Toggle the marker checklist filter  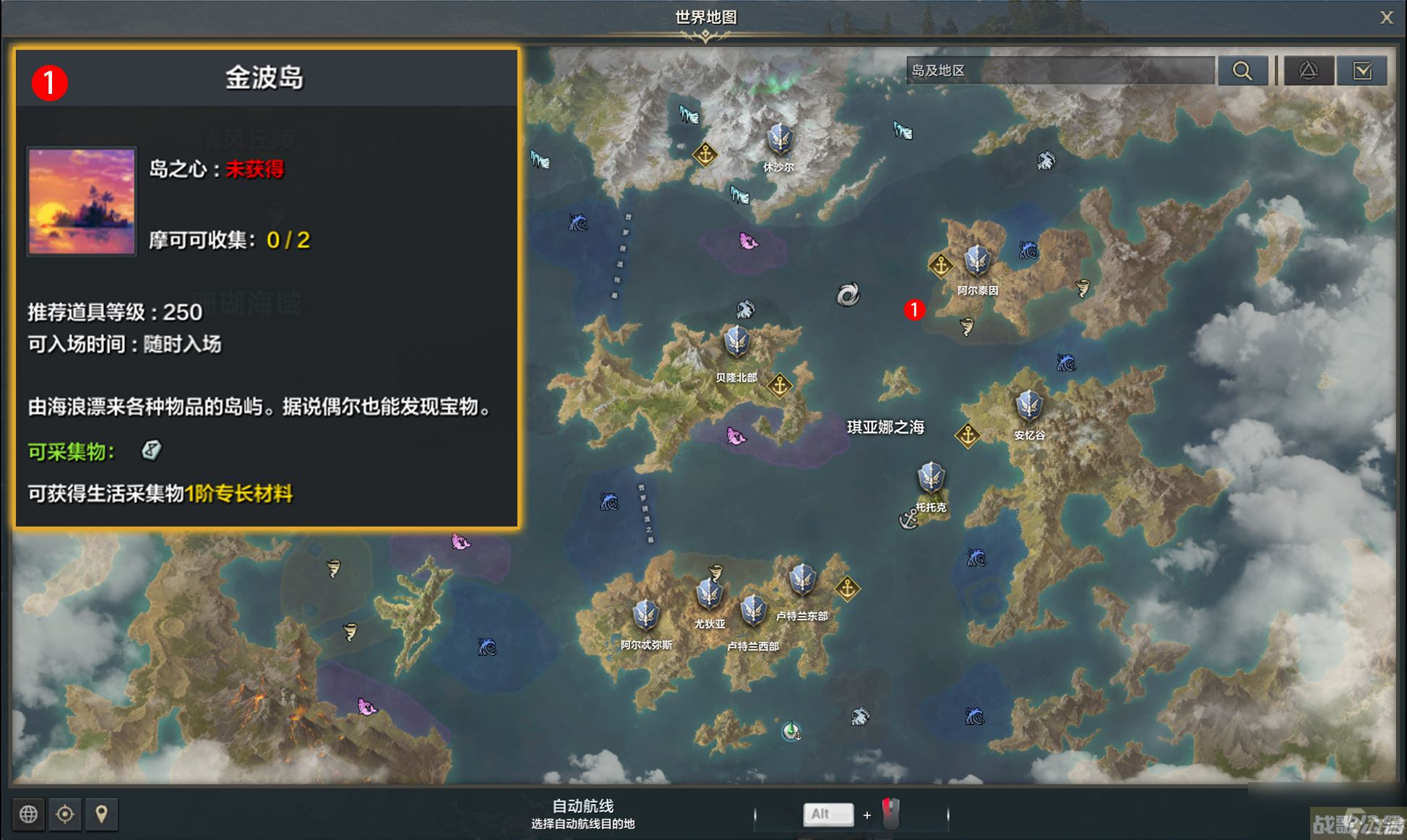1361,70
